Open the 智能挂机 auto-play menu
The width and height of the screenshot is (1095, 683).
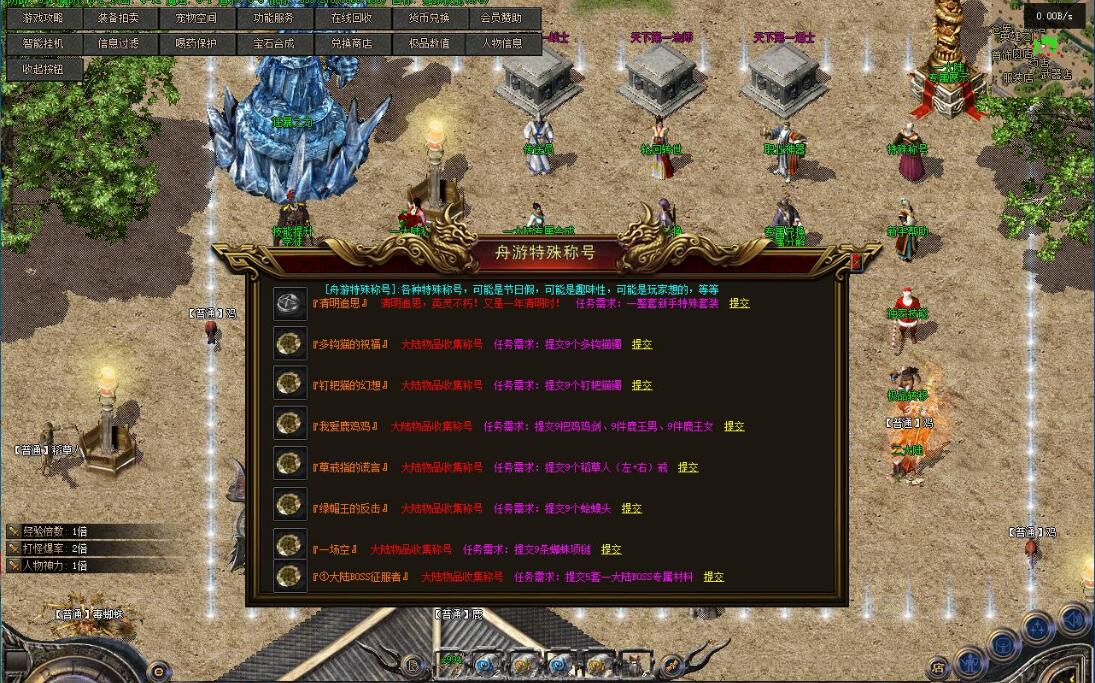pos(43,44)
